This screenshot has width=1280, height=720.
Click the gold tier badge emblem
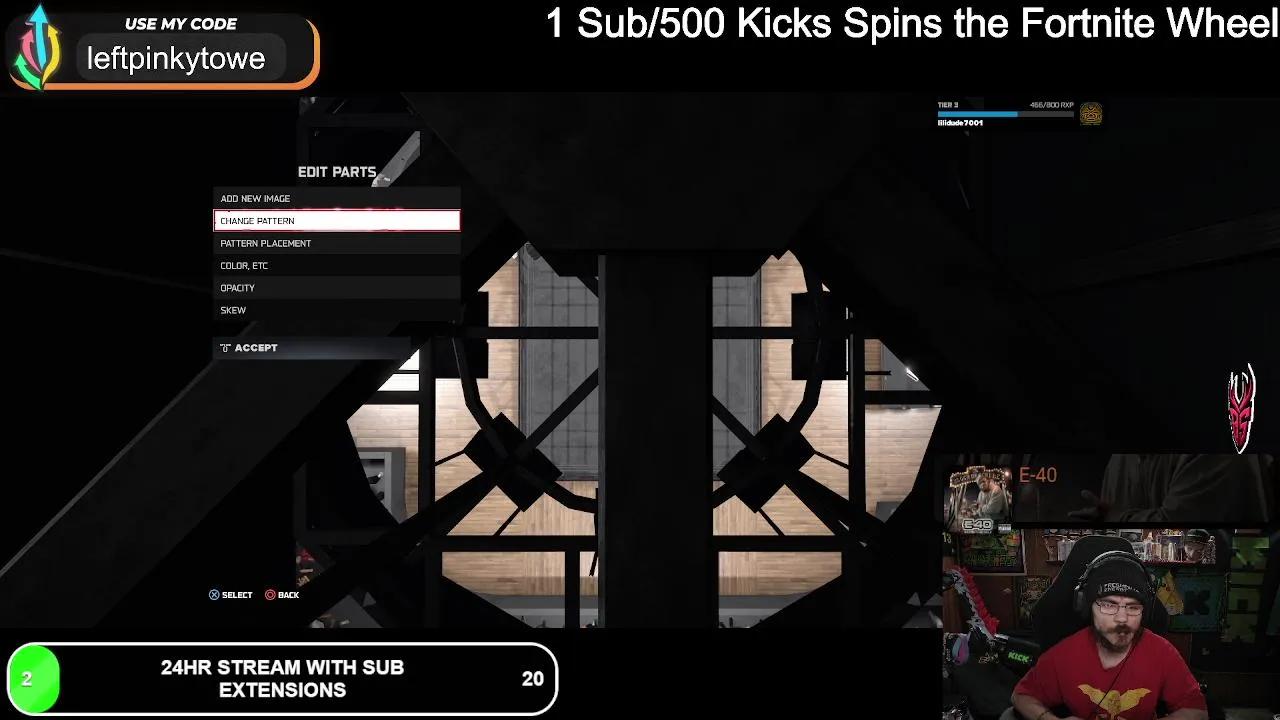[1091, 114]
